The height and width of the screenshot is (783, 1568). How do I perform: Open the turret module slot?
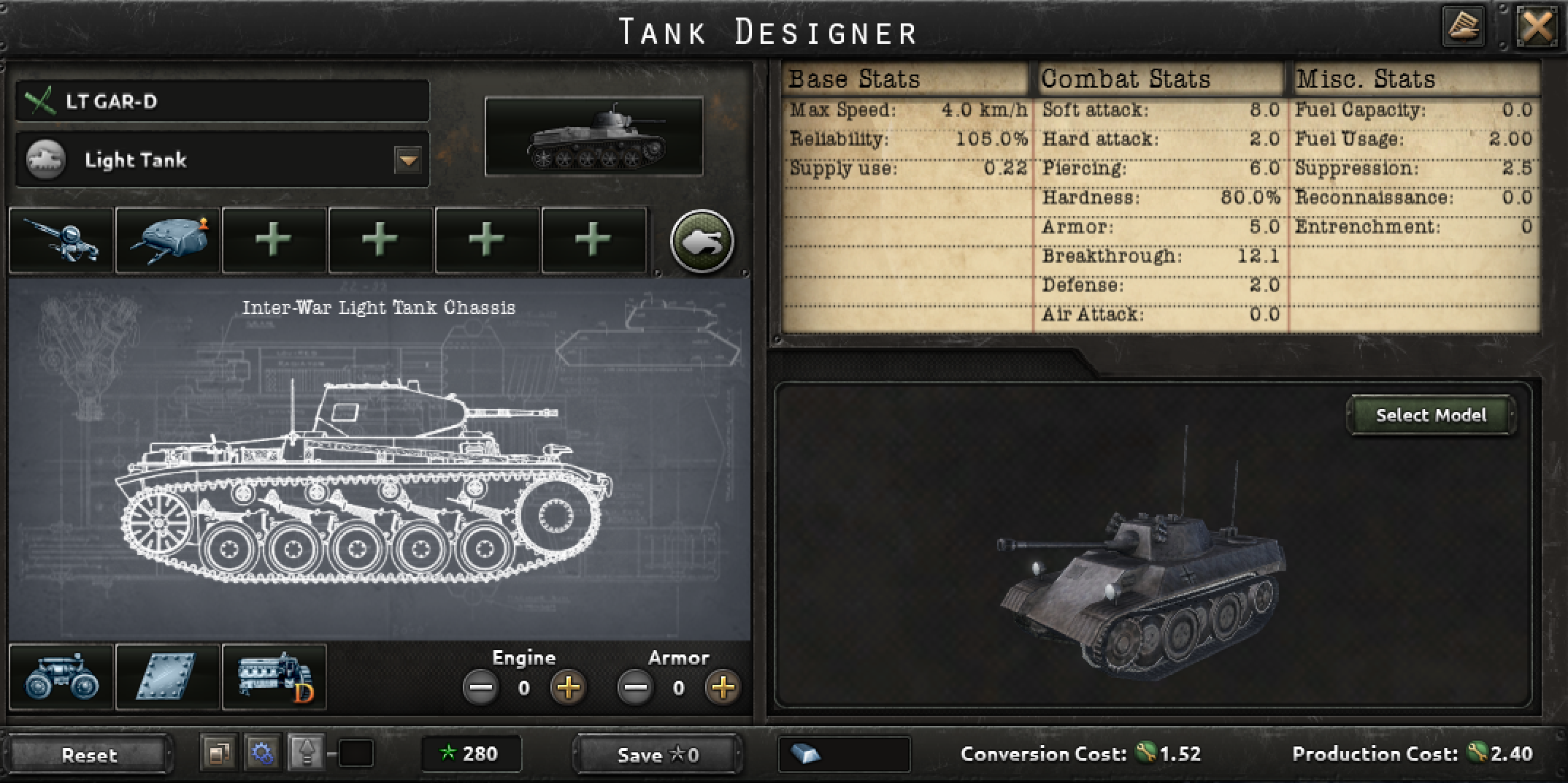(167, 241)
